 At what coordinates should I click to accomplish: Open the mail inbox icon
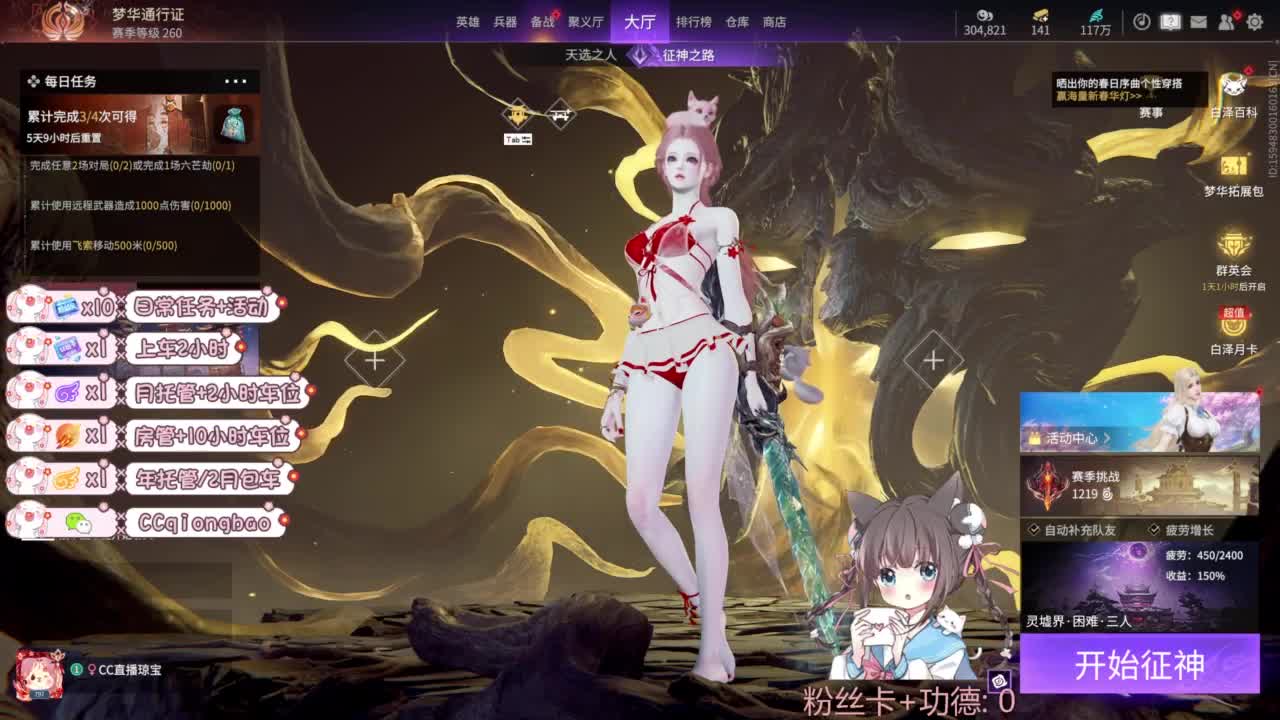[1198, 22]
